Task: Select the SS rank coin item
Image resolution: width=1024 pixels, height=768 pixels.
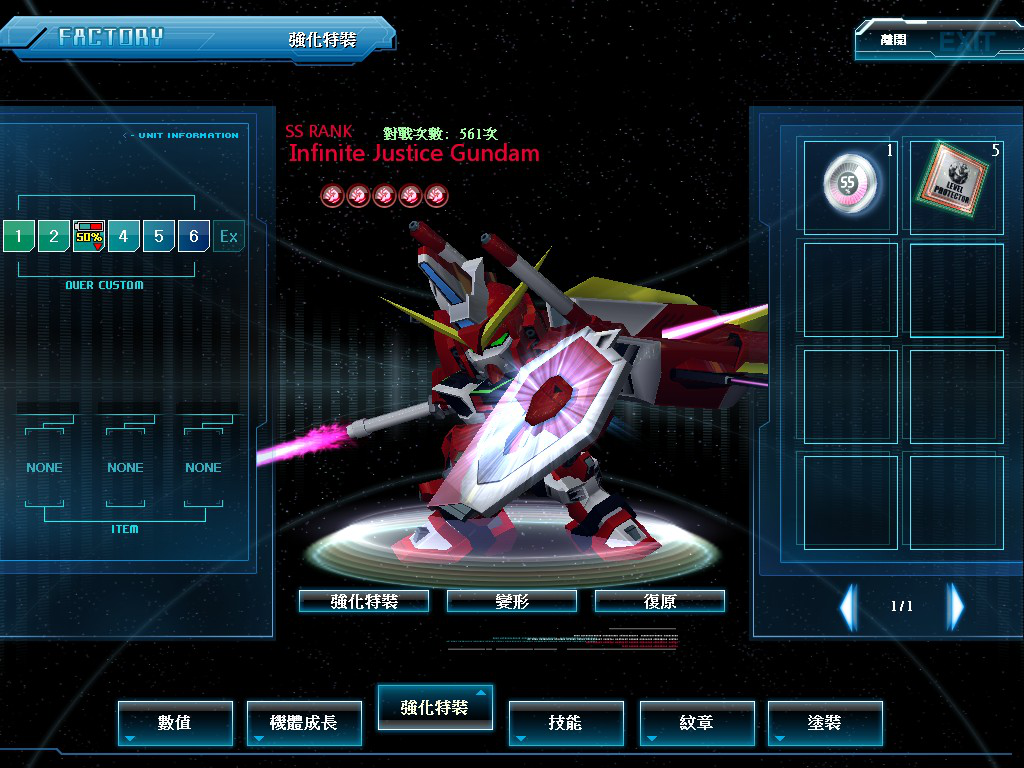Action: pos(850,187)
